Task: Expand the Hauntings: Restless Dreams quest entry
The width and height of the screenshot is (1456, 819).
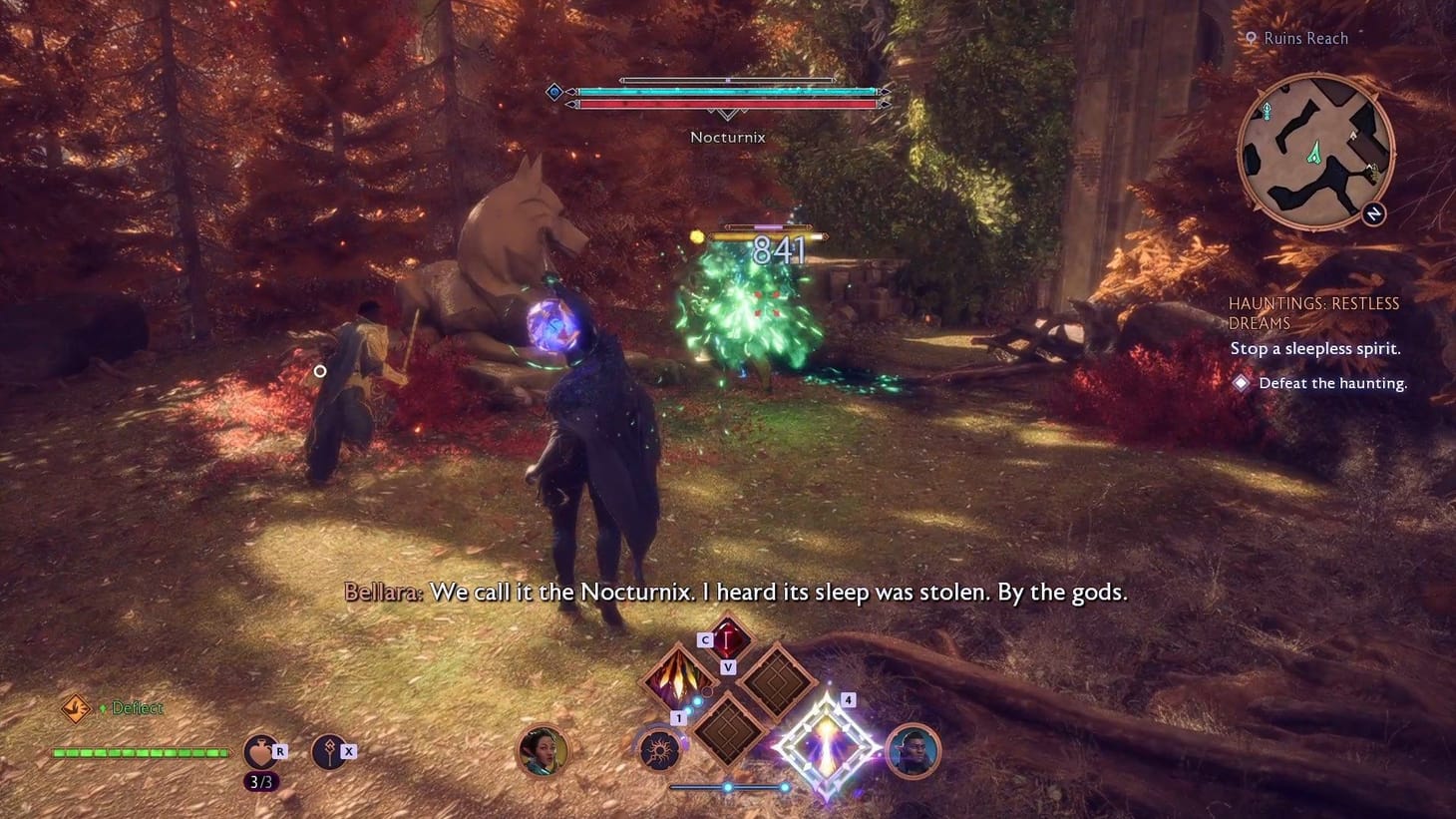Action: (1314, 312)
